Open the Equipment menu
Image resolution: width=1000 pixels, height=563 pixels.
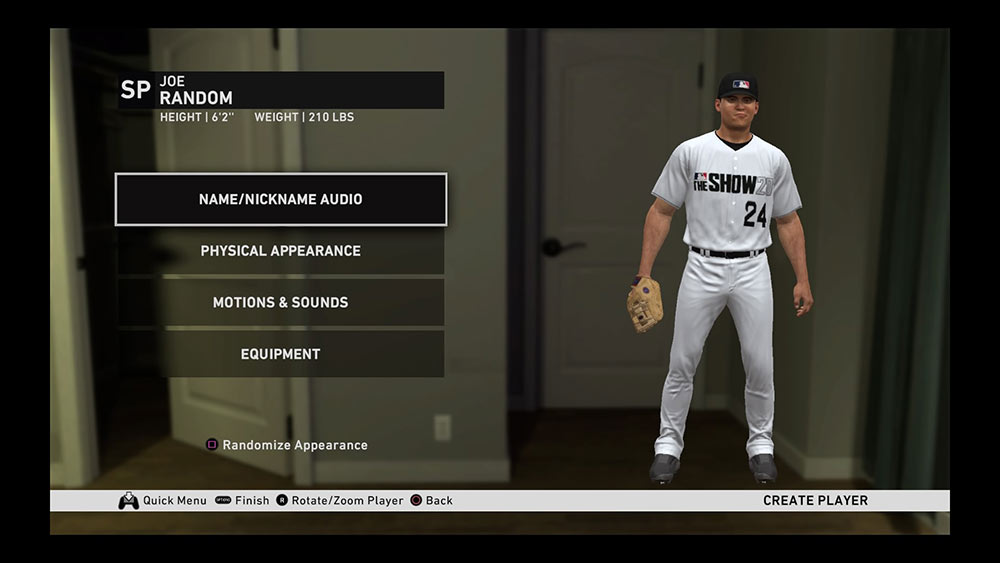(280, 354)
